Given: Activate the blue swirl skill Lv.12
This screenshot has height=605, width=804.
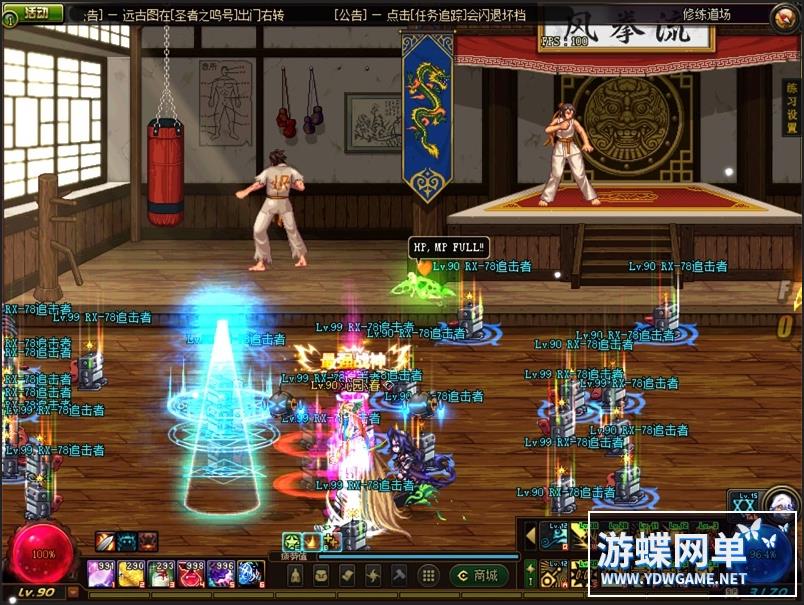Looking at the screenshot, I should pos(552,537).
